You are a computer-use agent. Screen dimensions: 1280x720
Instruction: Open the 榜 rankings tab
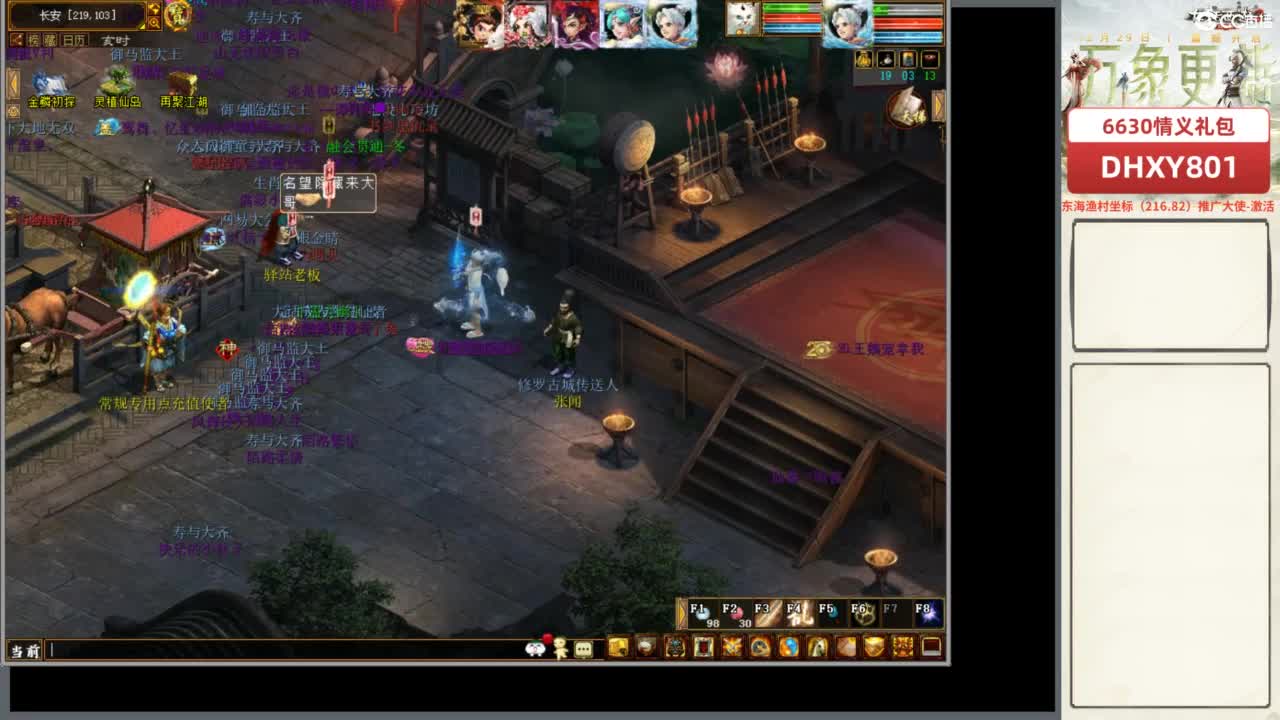coord(34,39)
